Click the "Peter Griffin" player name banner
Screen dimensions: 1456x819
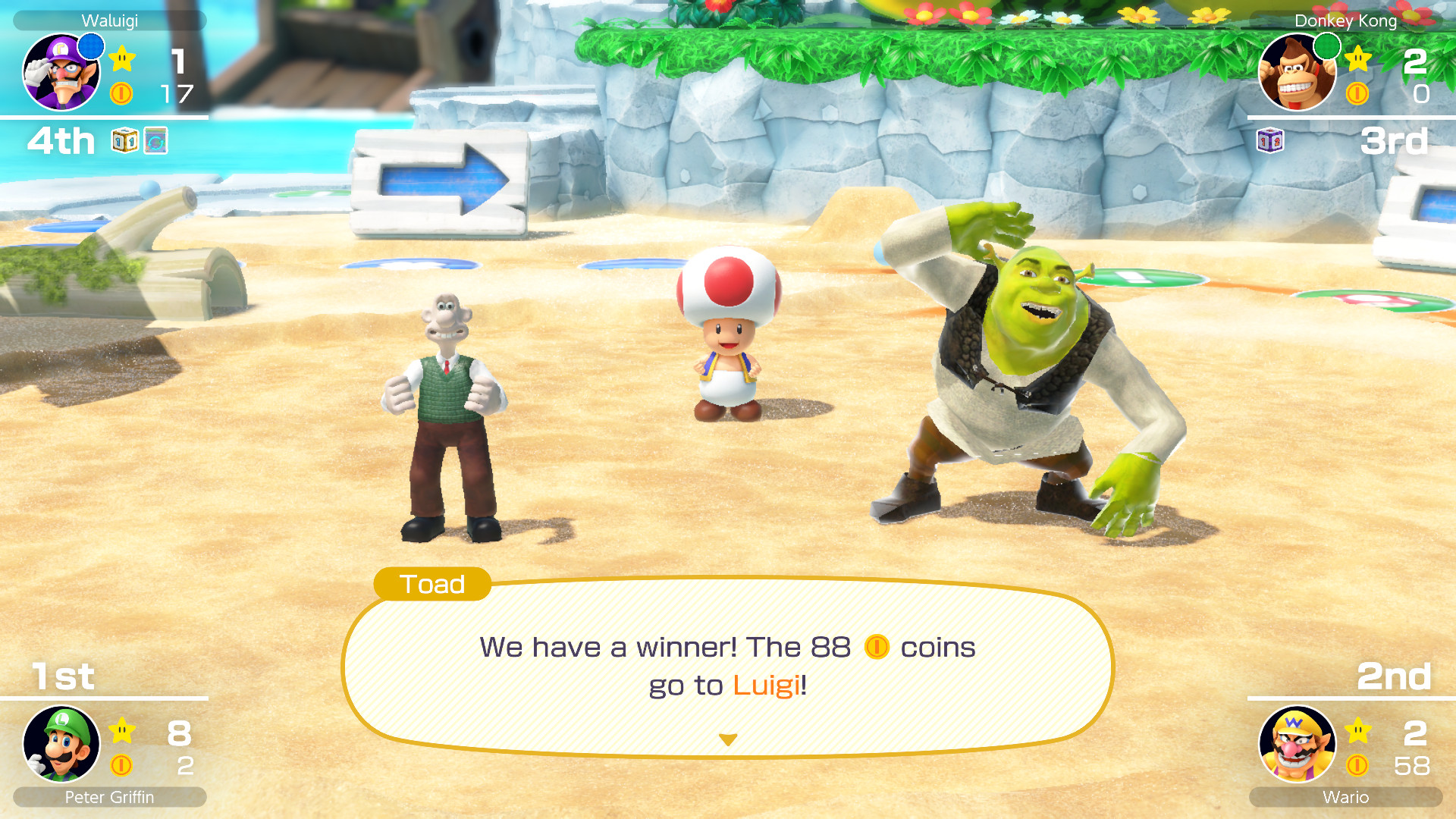pyautogui.click(x=109, y=798)
